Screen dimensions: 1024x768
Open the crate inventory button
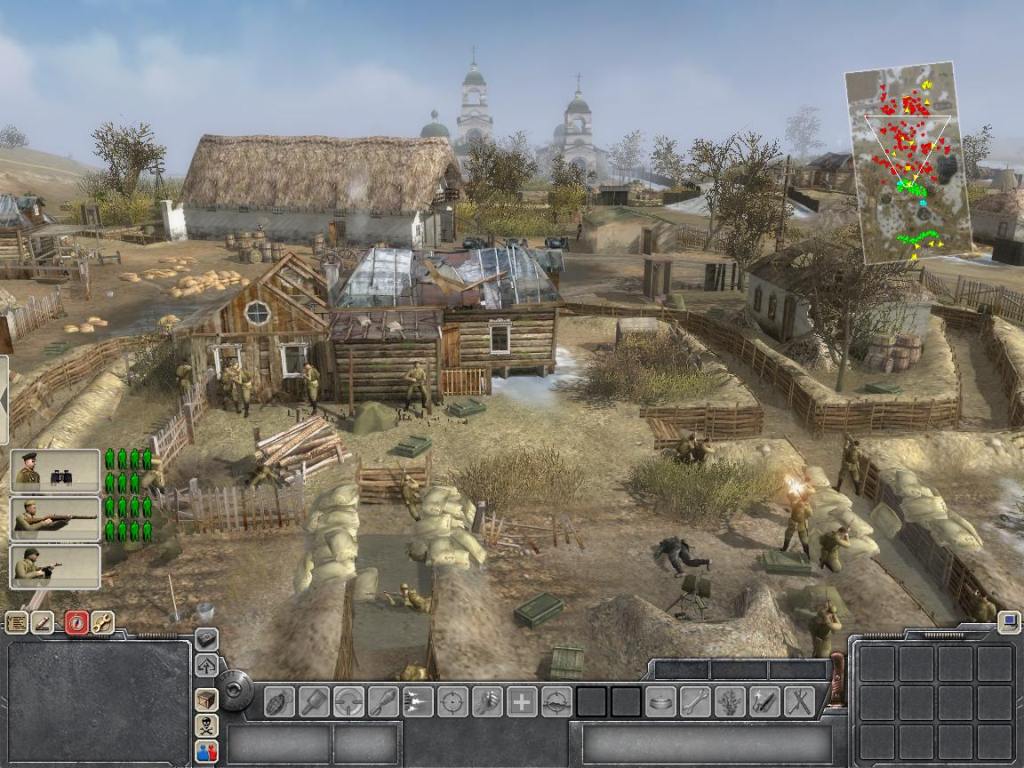pos(207,699)
